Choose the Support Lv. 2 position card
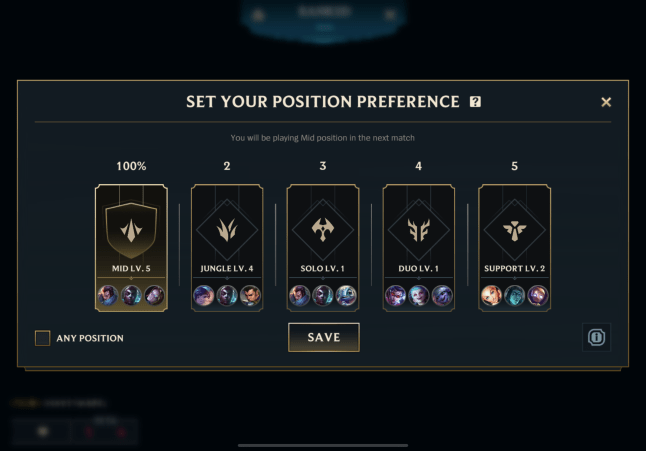646x451 pixels. point(515,245)
